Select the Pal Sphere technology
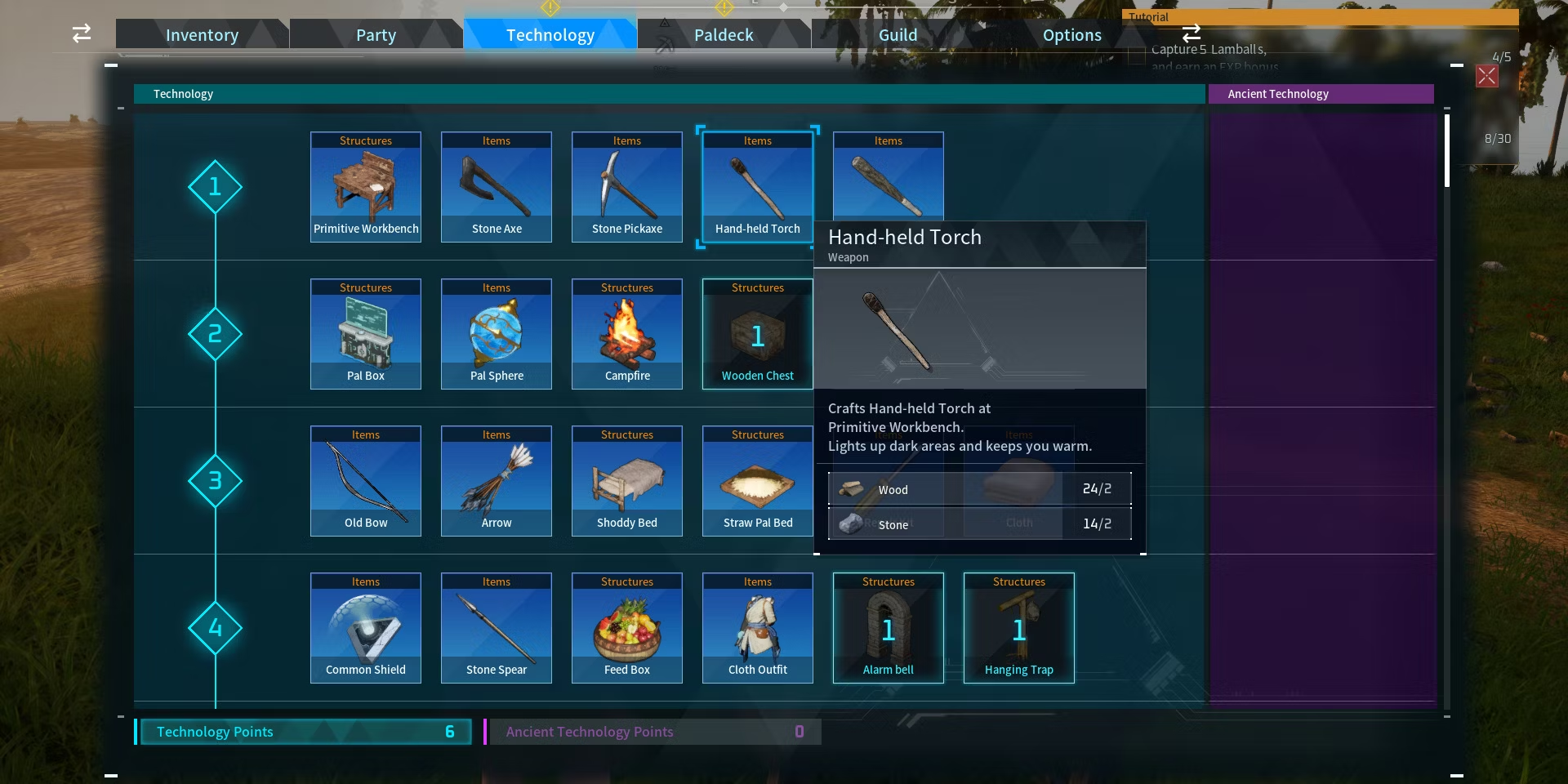The width and height of the screenshot is (1568, 784). pyautogui.click(x=497, y=334)
